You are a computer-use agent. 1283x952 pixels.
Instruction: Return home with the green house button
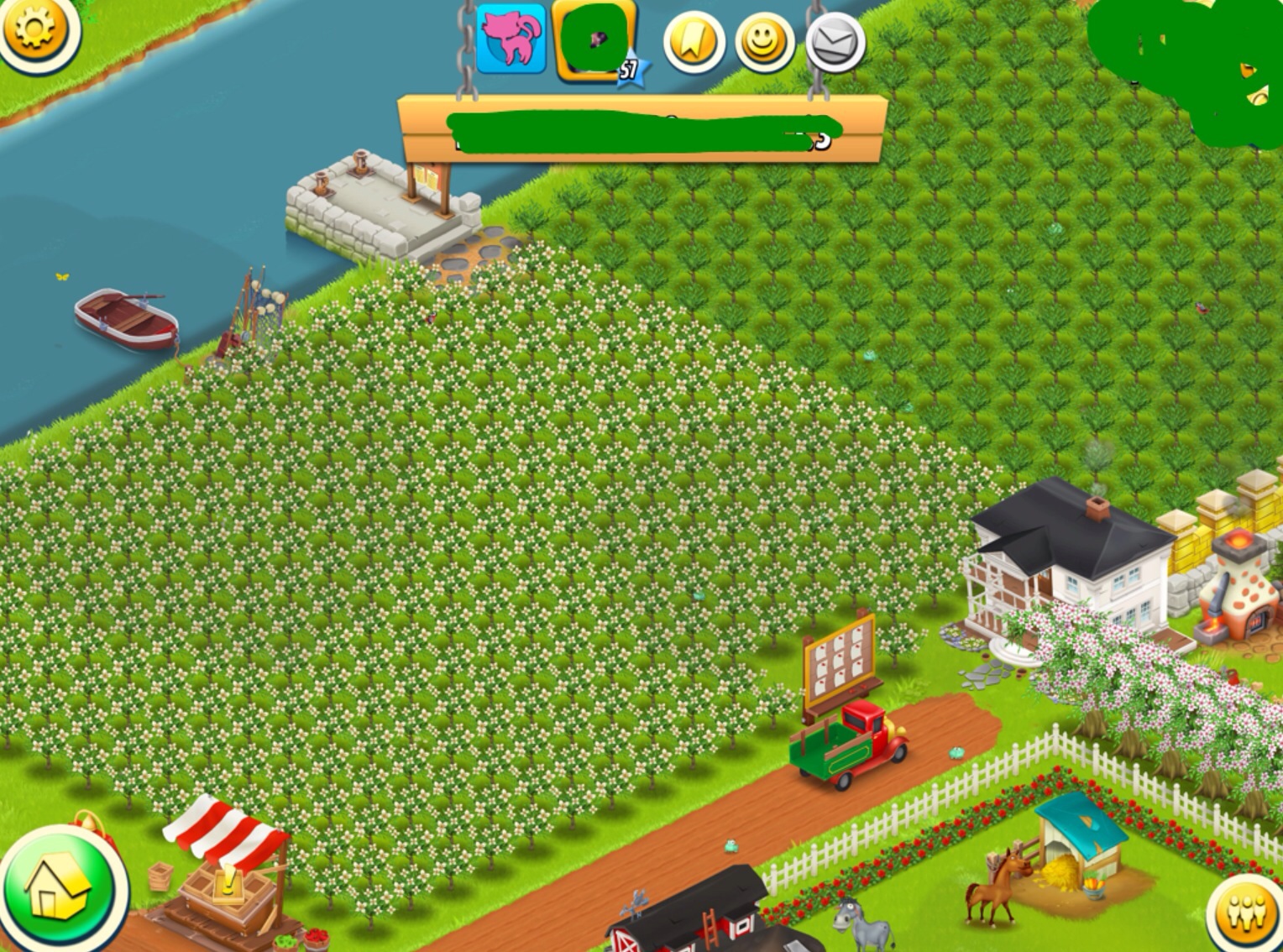pyautogui.click(x=59, y=890)
